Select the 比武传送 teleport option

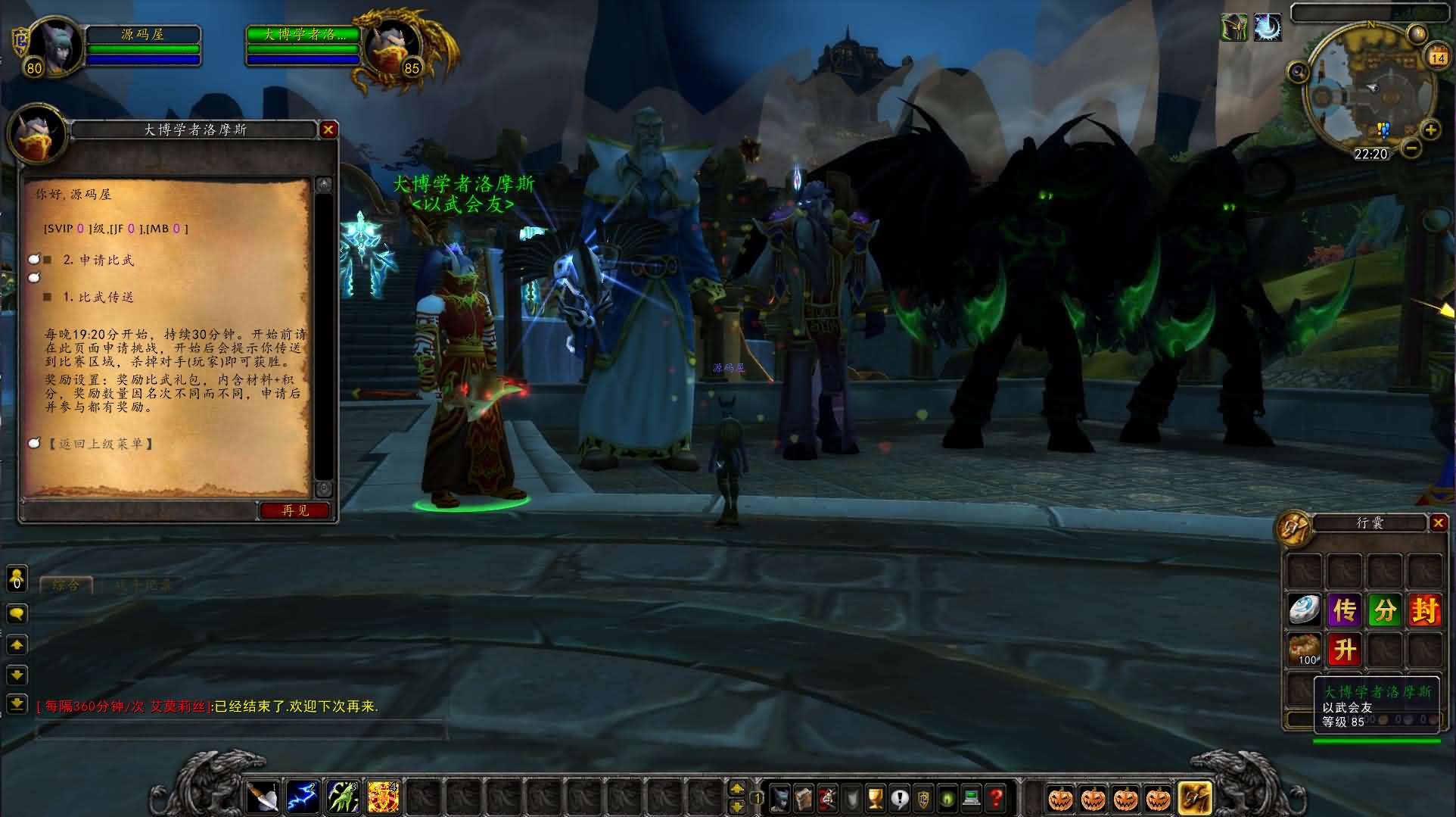(98, 298)
